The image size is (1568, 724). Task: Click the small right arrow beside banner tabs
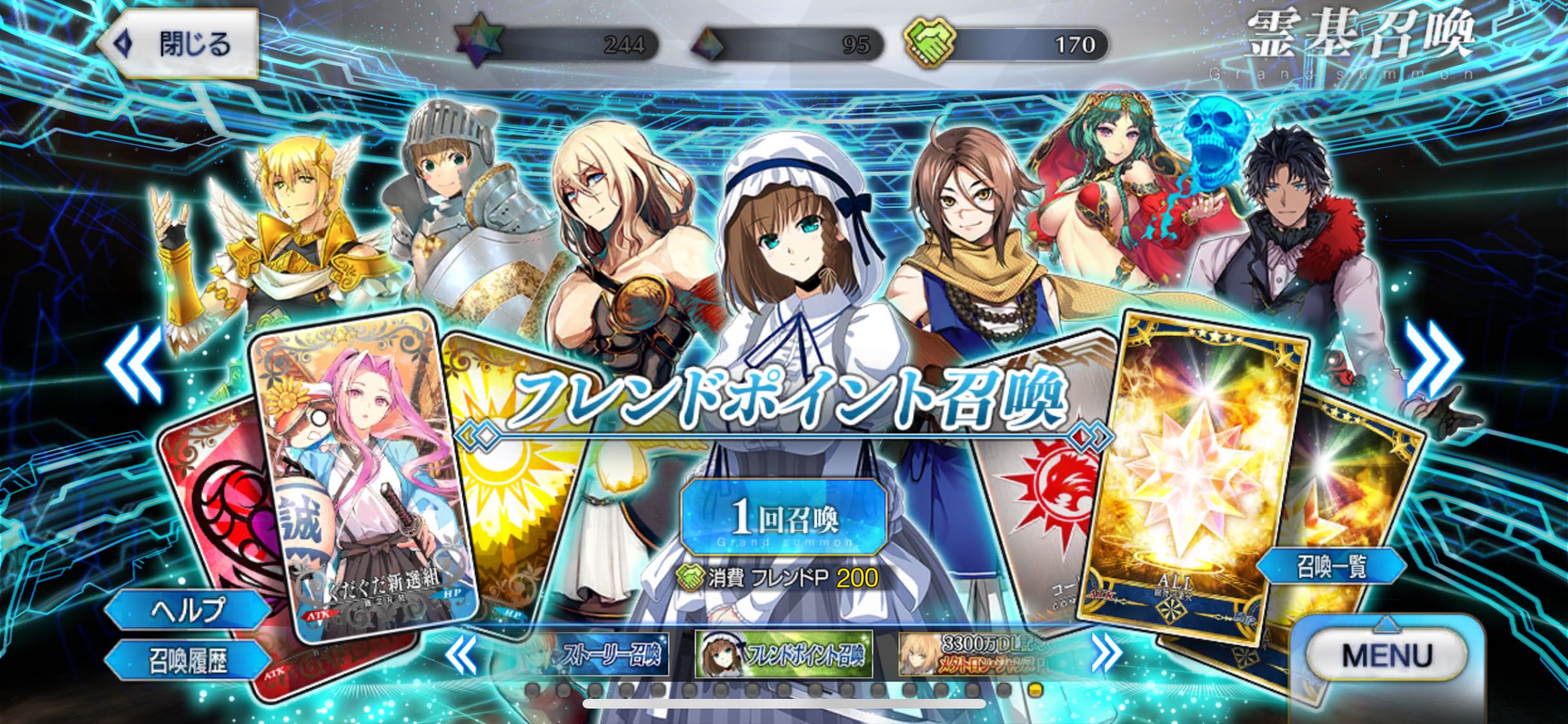coord(1106,654)
